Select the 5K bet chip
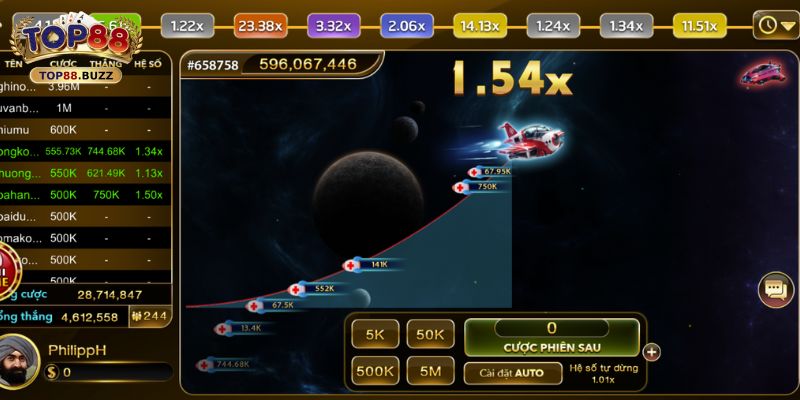Viewport: 800px width, 400px height. [x=375, y=336]
